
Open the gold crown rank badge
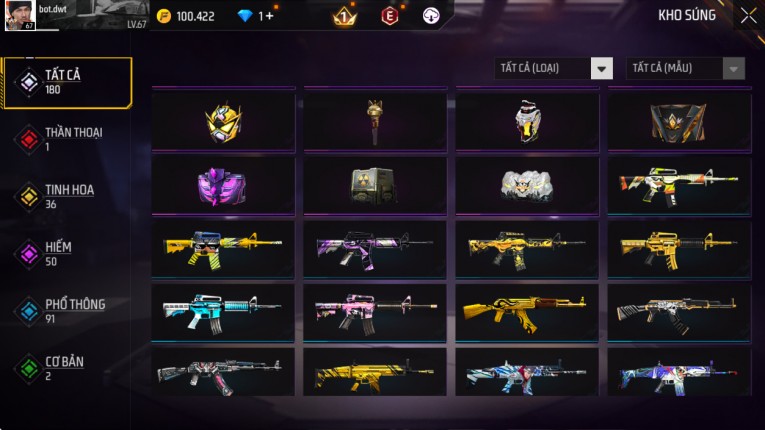pyautogui.click(x=343, y=16)
